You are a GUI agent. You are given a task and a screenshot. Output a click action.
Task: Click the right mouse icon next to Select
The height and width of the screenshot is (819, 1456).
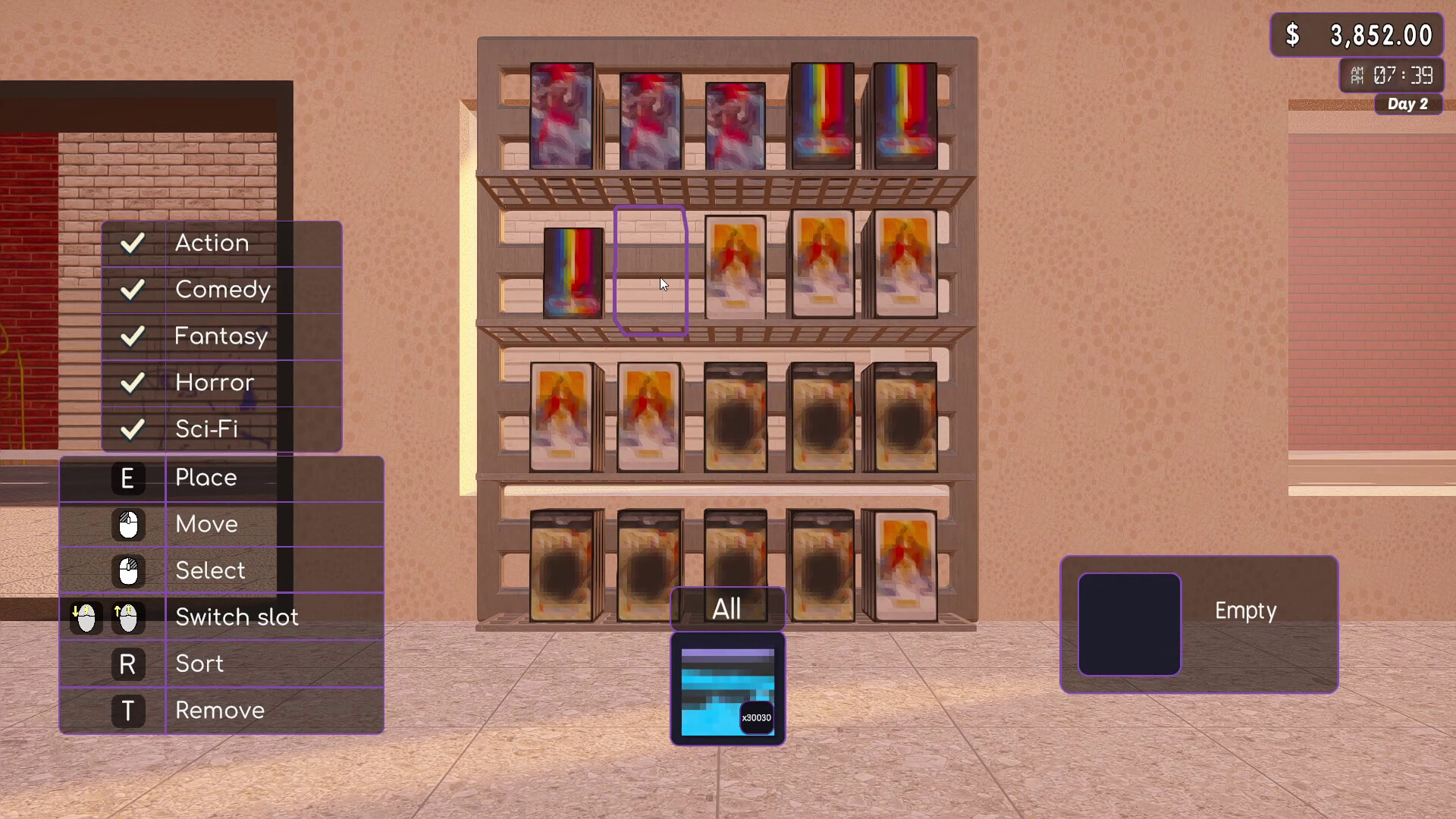(127, 572)
